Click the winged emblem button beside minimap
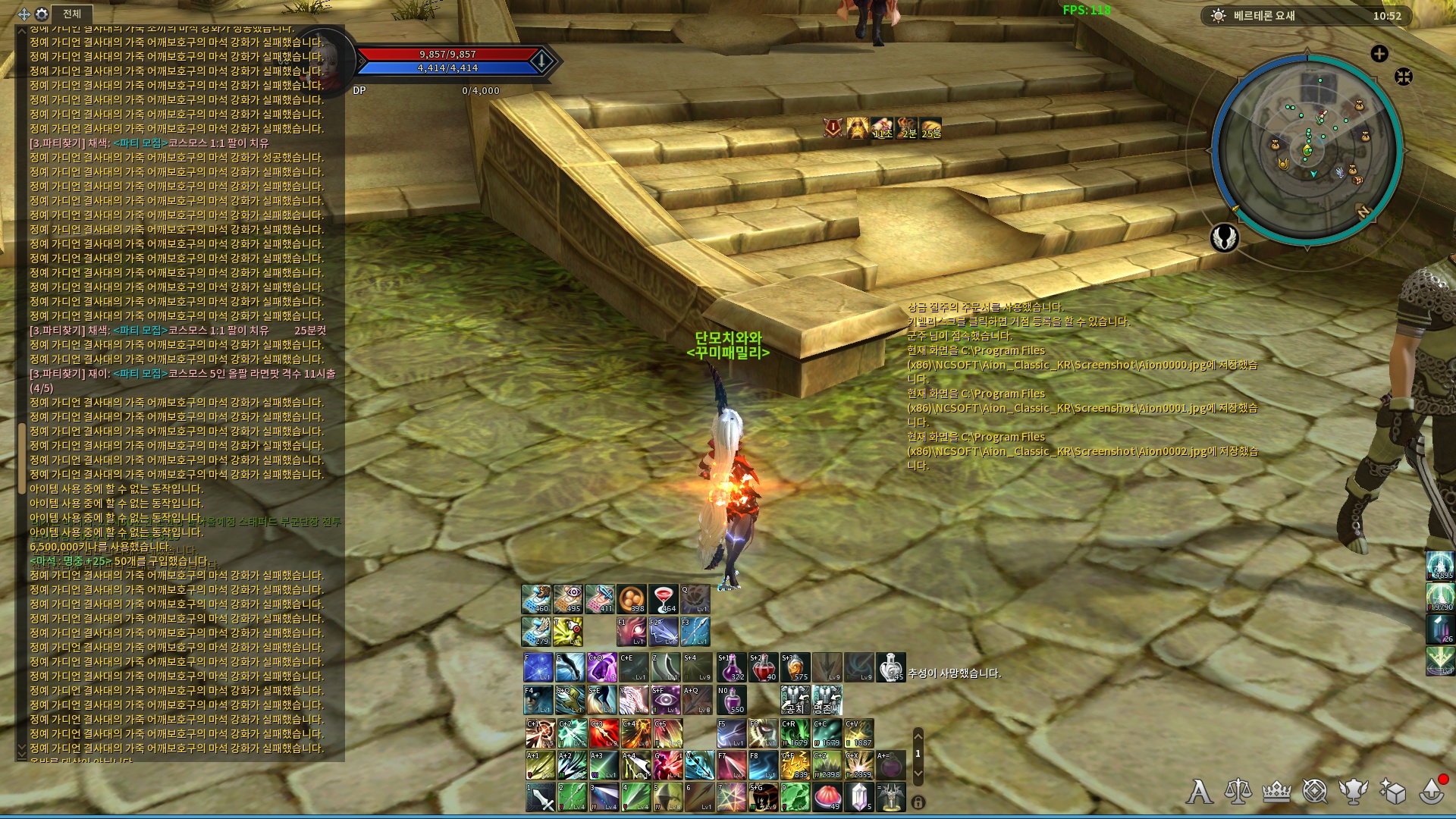The height and width of the screenshot is (819, 1456). (x=1225, y=238)
